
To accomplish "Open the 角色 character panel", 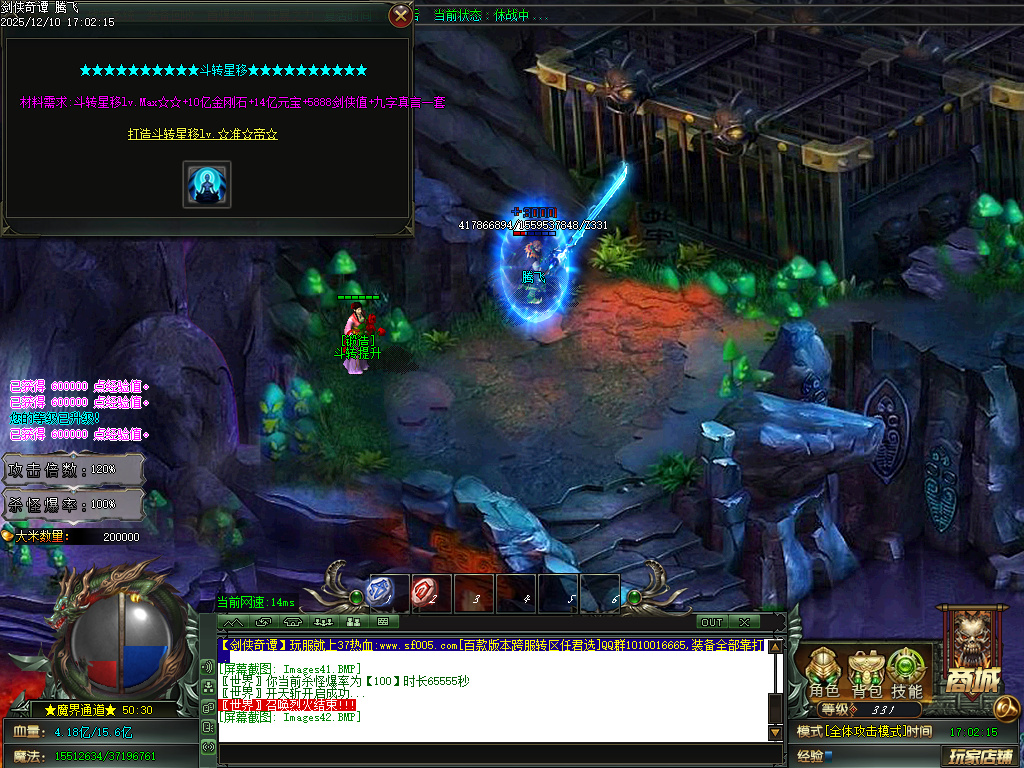I will 824,673.
